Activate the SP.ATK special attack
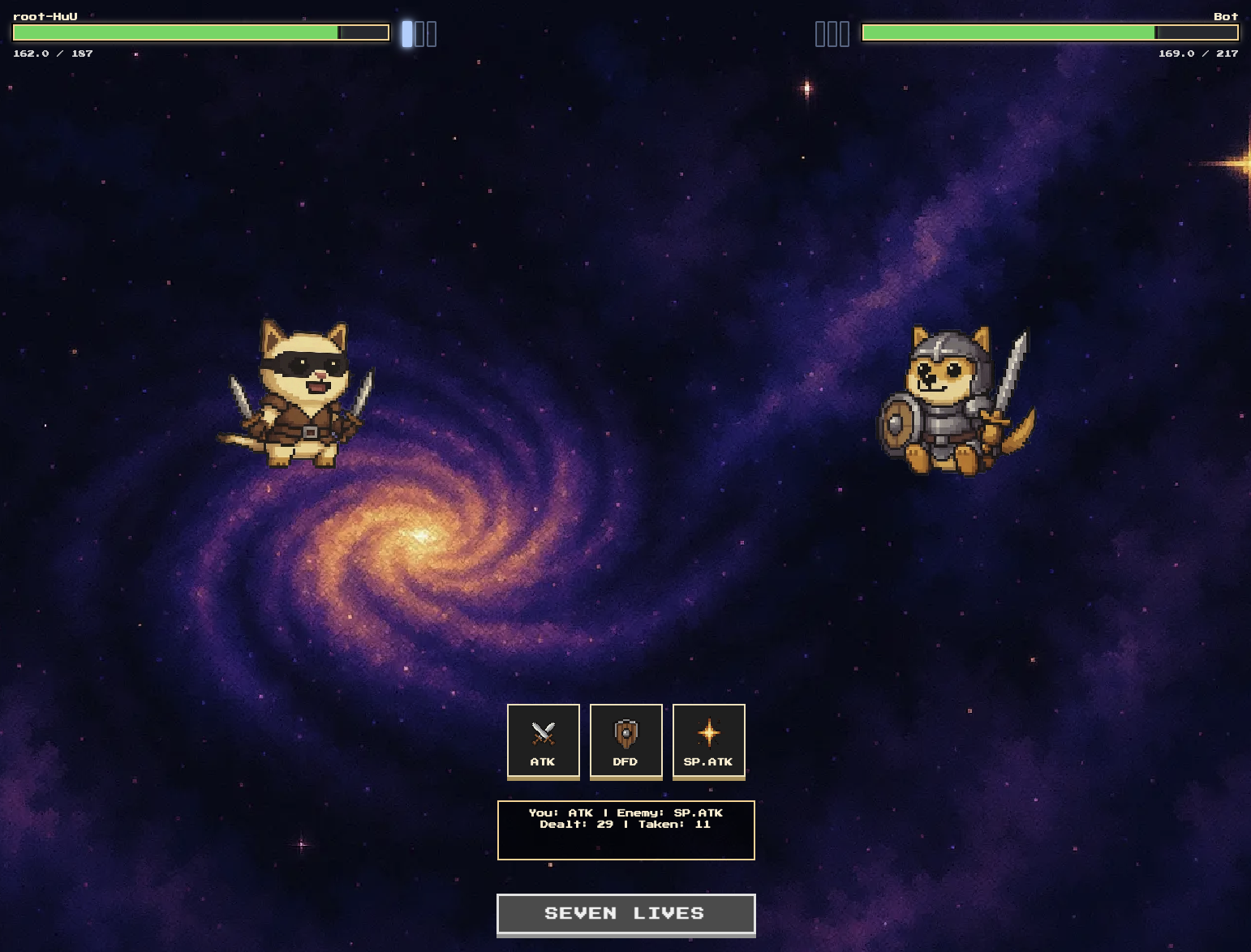This screenshot has width=1251, height=952. point(708,741)
